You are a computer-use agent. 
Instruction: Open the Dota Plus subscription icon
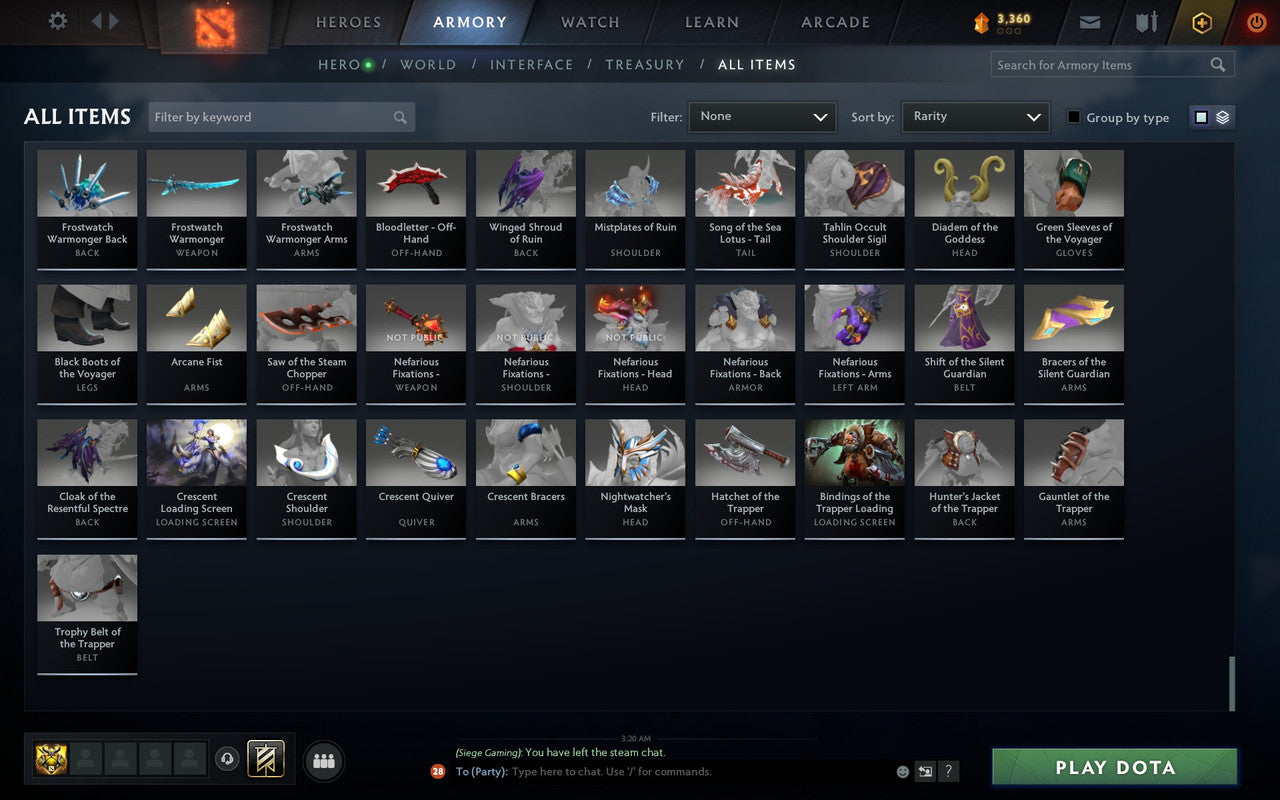point(1201,22)
